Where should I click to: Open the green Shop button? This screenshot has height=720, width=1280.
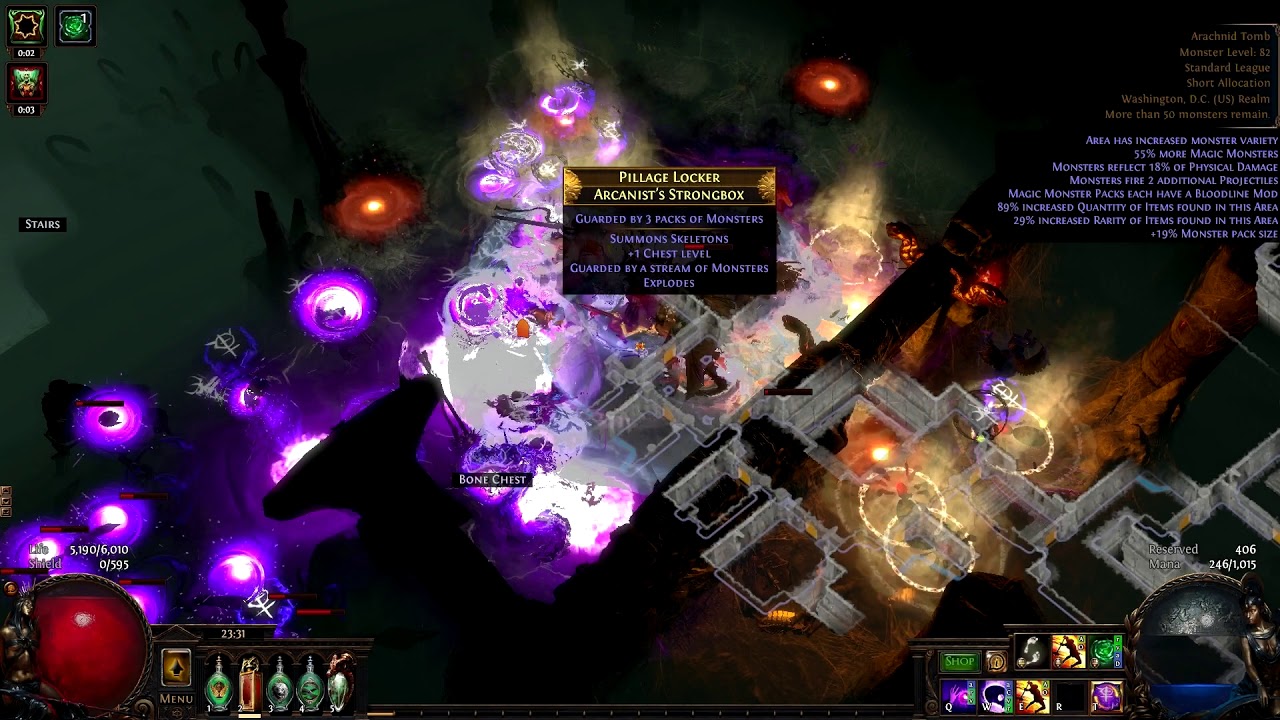coord(959,661)
